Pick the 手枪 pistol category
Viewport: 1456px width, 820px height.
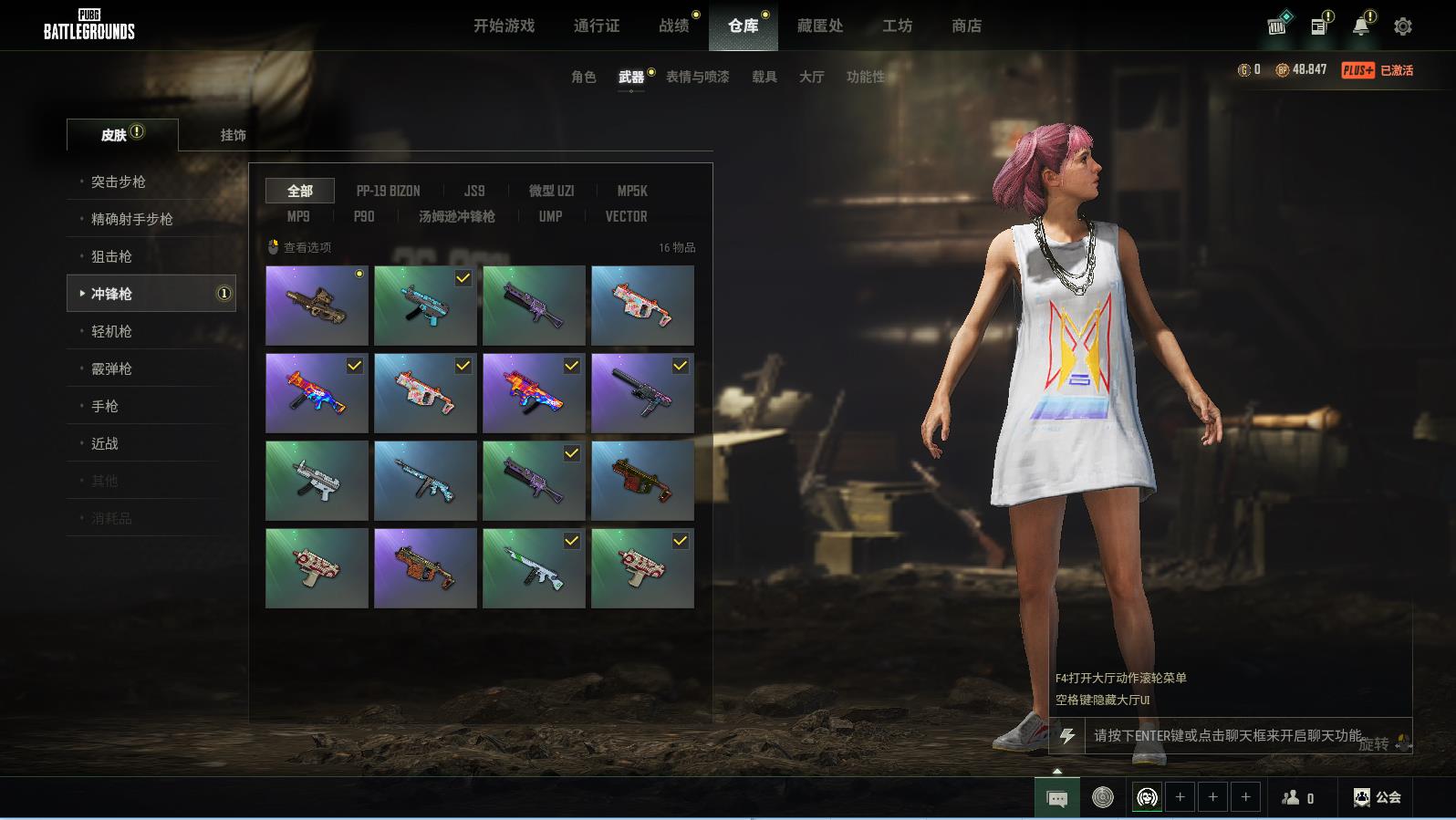(105, 406)
